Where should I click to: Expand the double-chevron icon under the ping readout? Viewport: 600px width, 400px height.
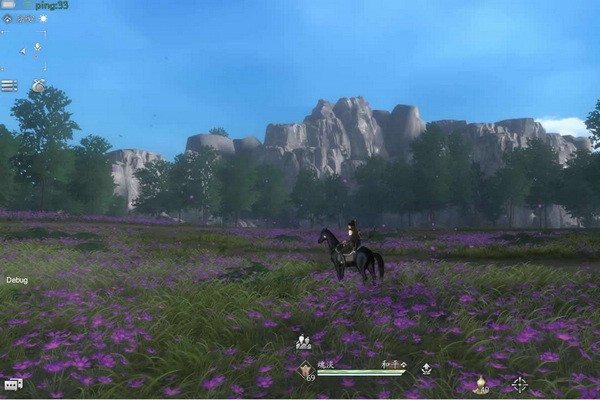(8, 18)
